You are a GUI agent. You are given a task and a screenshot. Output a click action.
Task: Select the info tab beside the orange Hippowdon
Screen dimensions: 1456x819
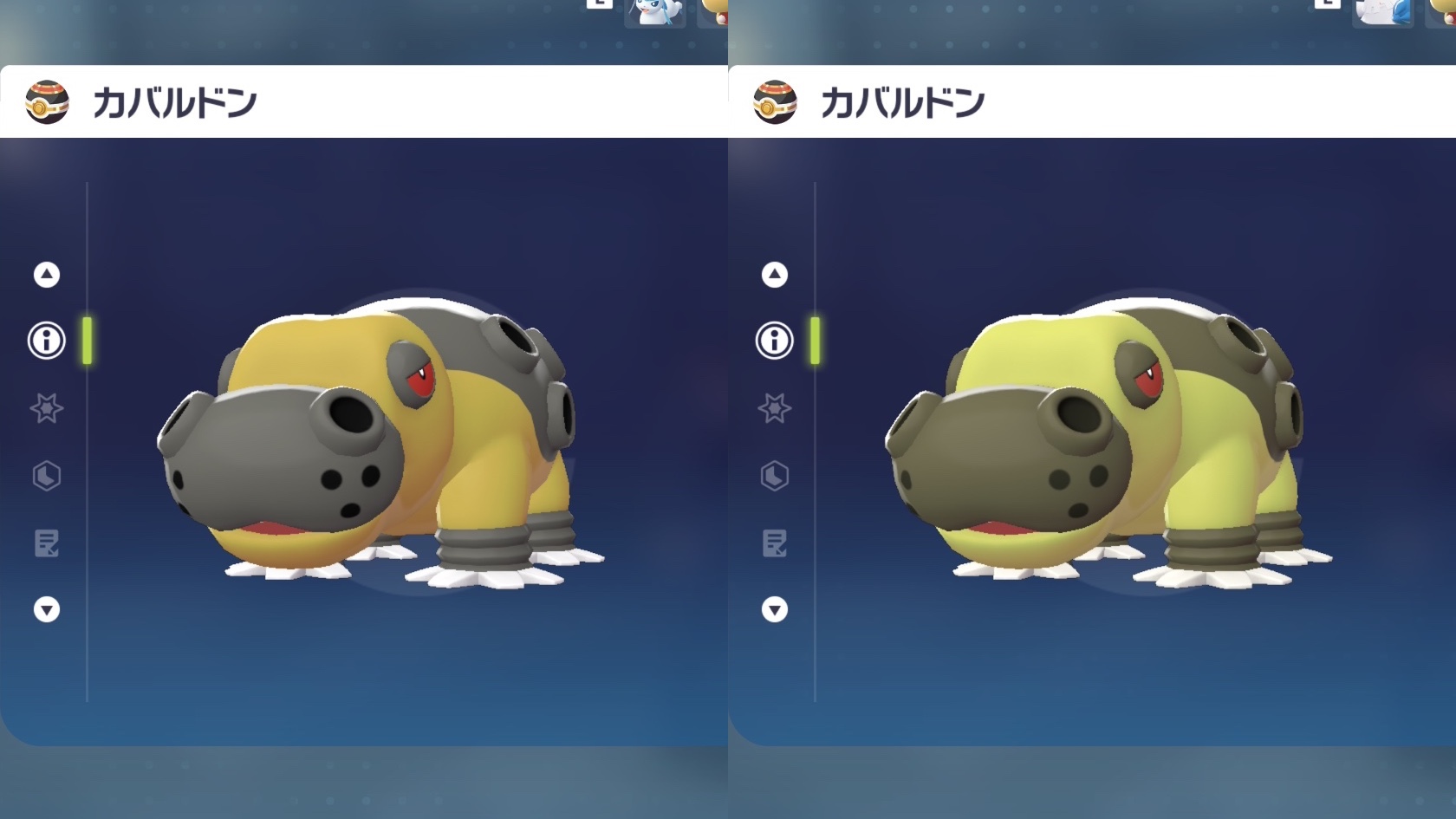point(47,341)
